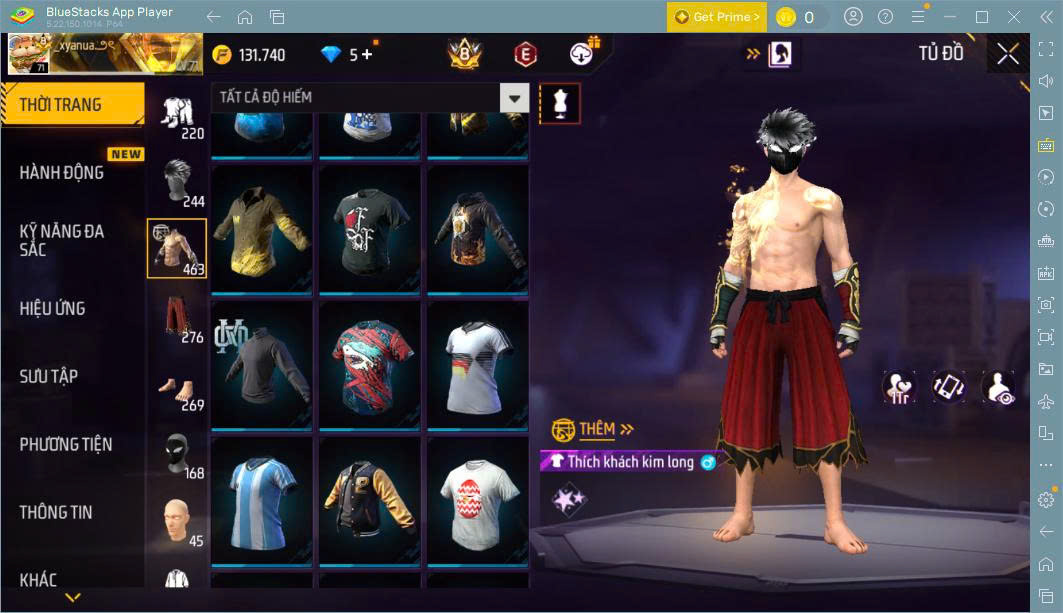Open the Hiệu Ứng section
The width and height of the screenshot is (1063, 613).
coord(52,309)
